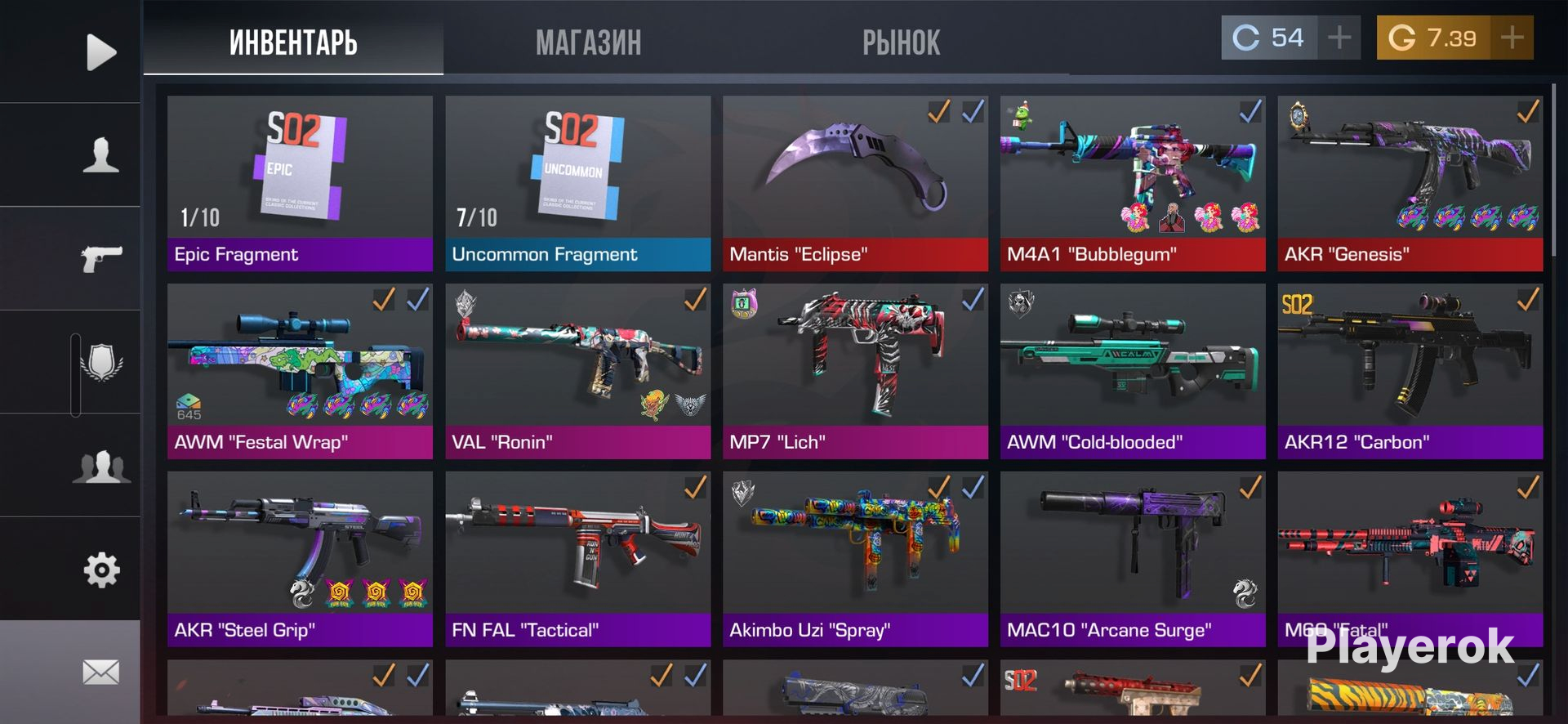The width and height of the screenshot is (1568, 724).
Task: Open settings via the gear icon
Action: point(100,570)
